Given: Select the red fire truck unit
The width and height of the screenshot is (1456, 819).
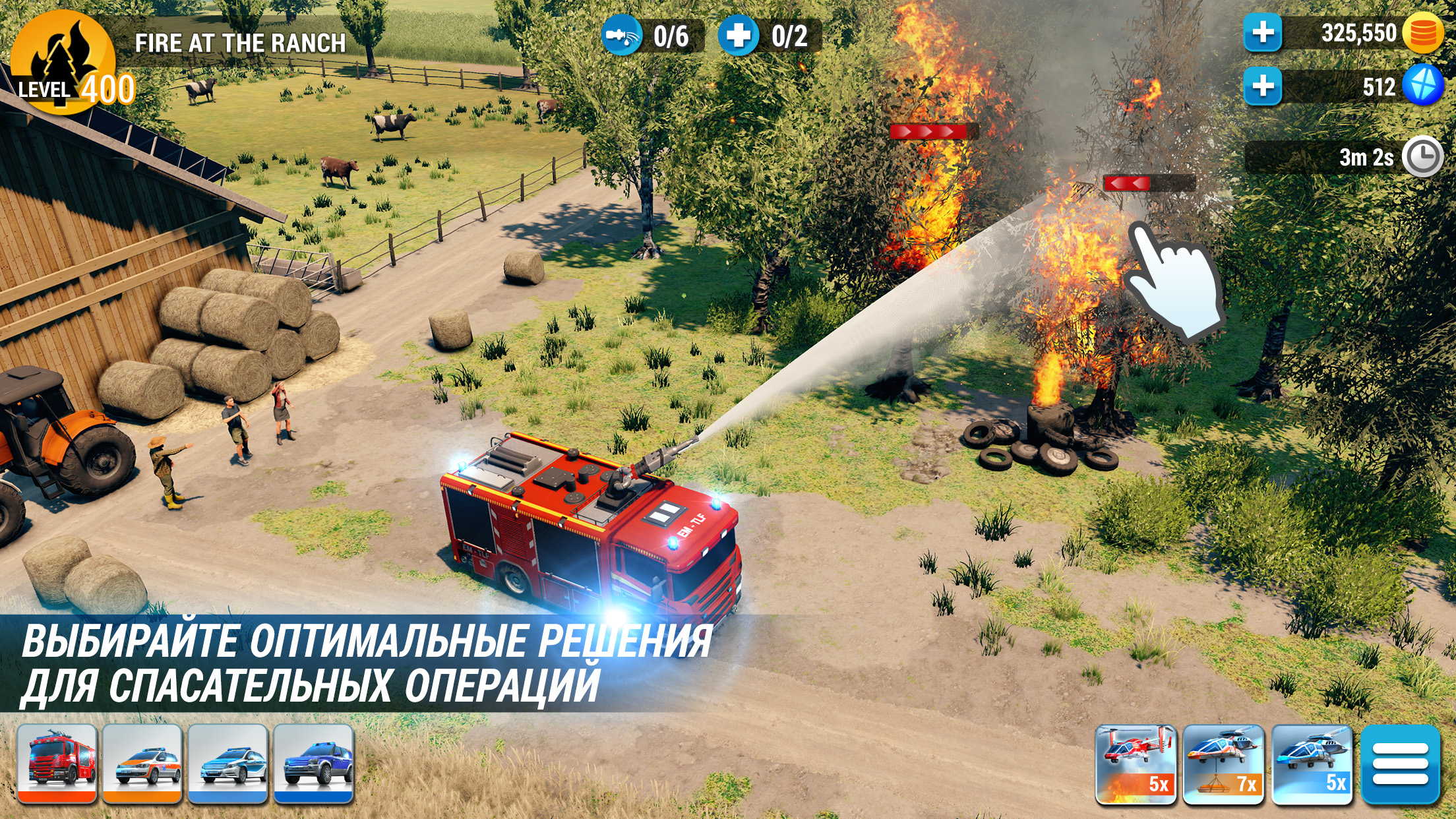Looking at the screenshot, I should click(57, 764).
